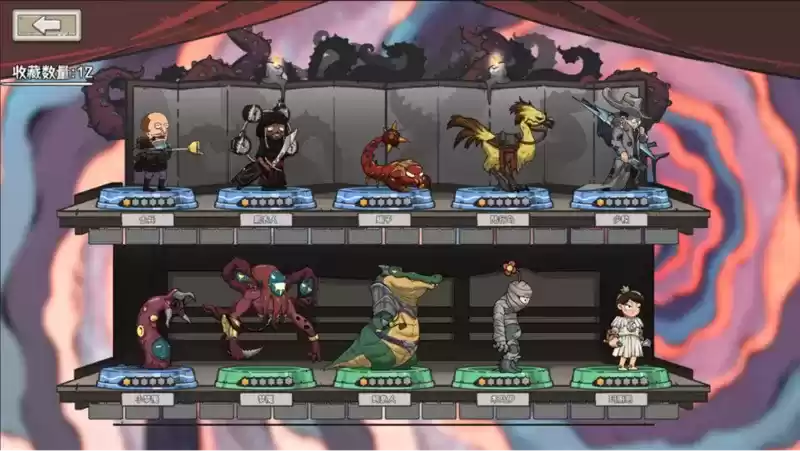Choose the small red tentacle figurine

pyautogui.click(x=156, y=330)
